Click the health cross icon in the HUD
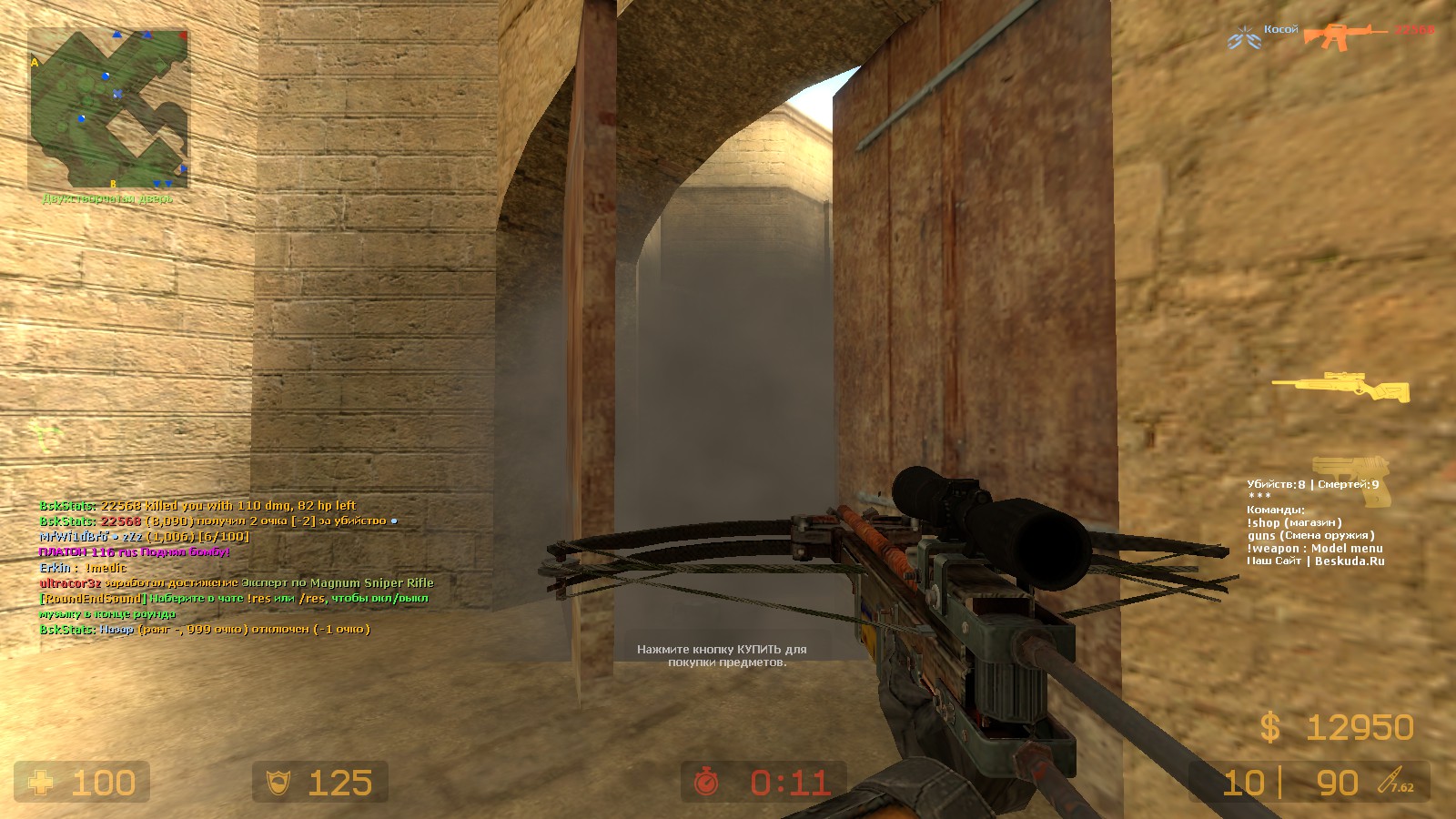Image resolution: width=1456 pixels, height=819 pixels. (43, 783)
